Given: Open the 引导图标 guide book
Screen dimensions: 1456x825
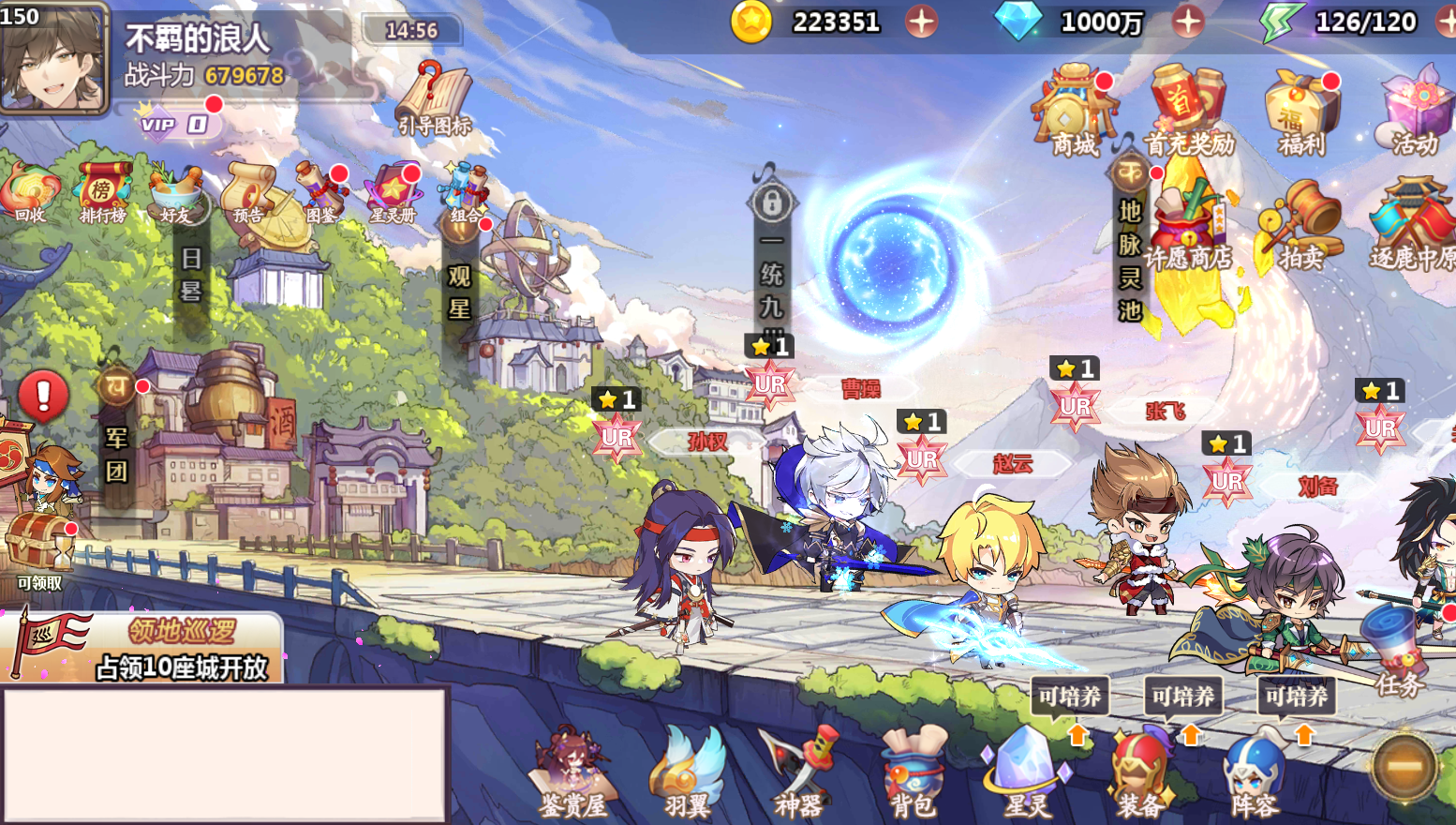Looking at the screenshot, I should [434, 99].
